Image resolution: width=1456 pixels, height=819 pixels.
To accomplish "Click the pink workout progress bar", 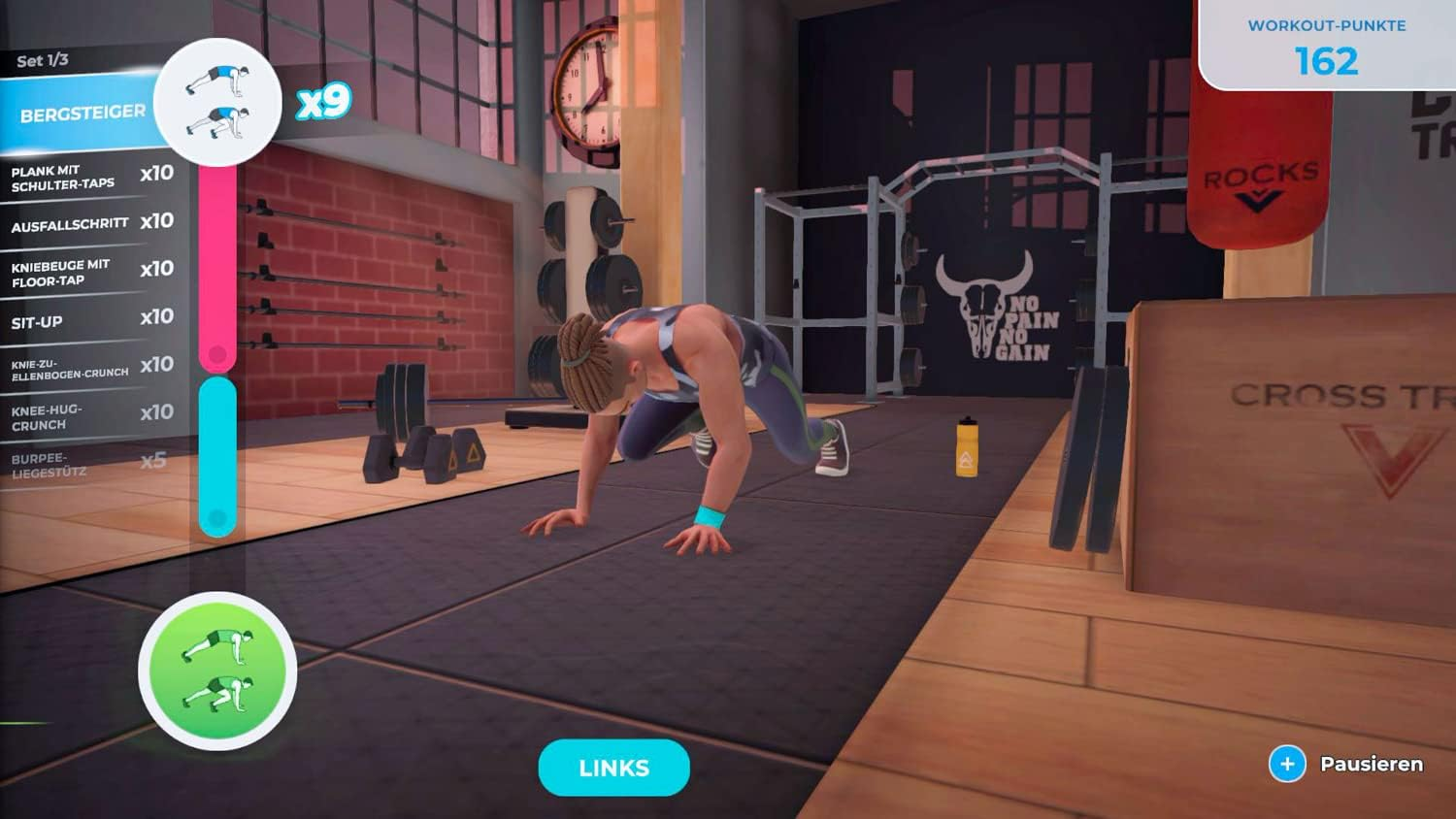I will 218,262.
